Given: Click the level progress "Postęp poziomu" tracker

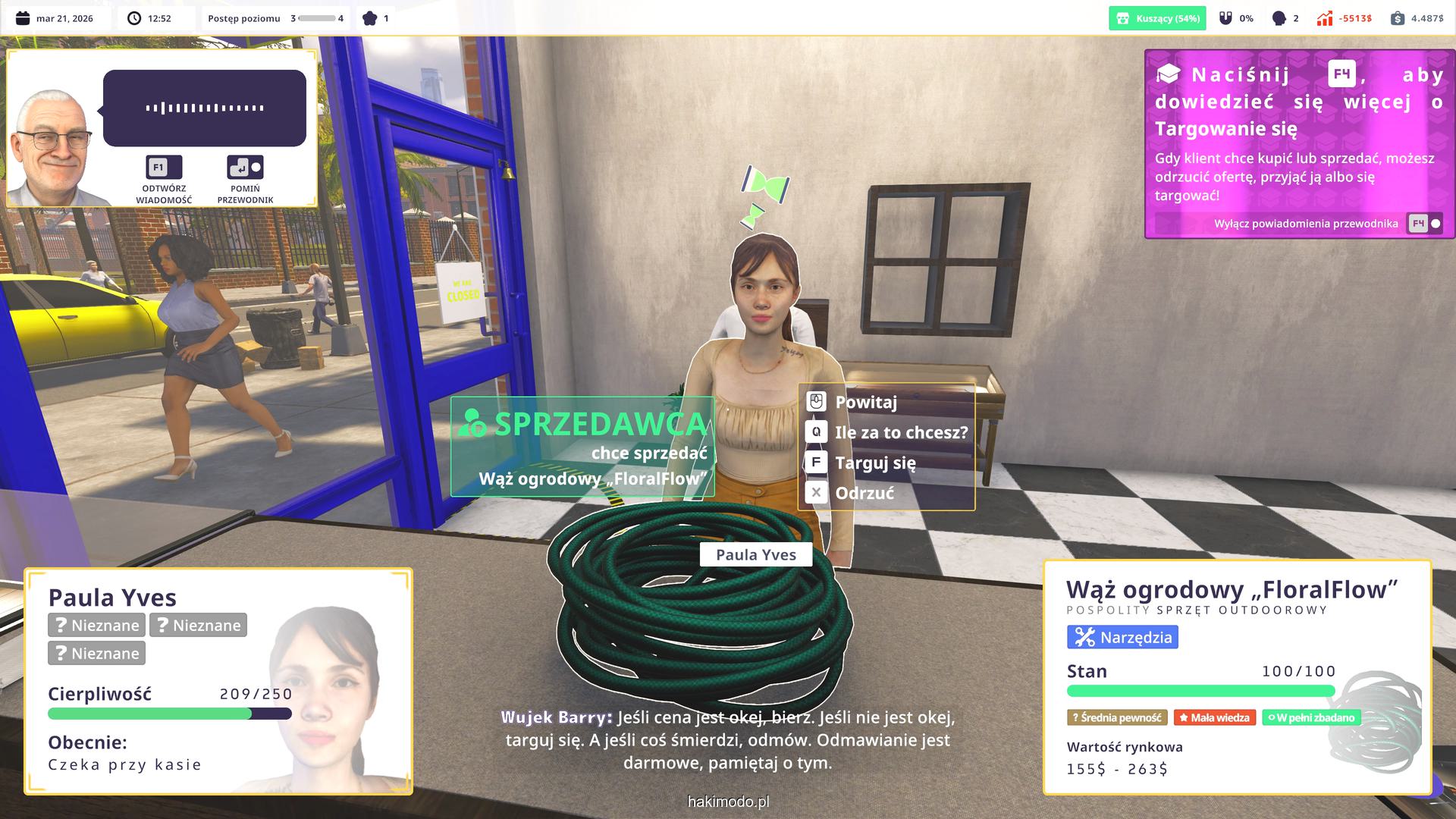Looking at the screenshot, I should coord(275,18).
